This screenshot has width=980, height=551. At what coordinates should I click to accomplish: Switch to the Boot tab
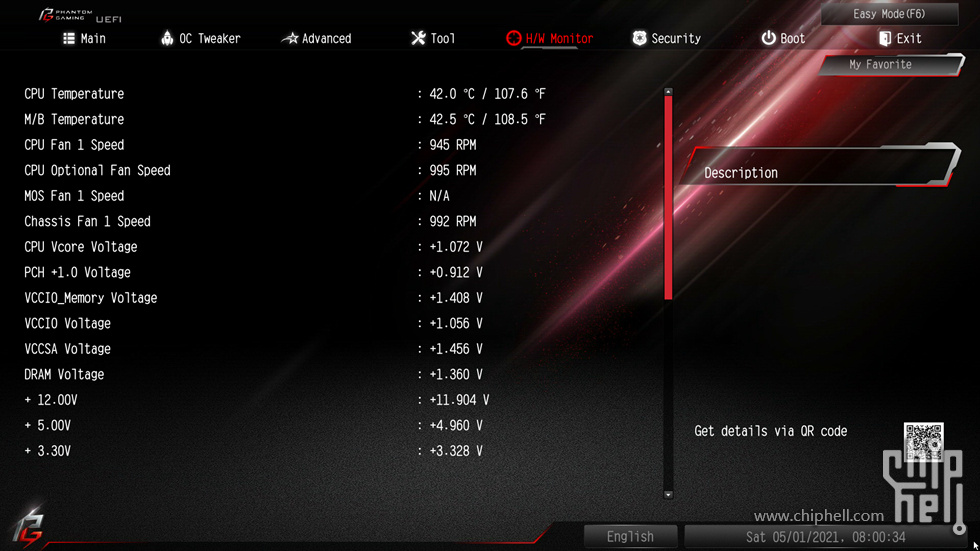(782, 38)
